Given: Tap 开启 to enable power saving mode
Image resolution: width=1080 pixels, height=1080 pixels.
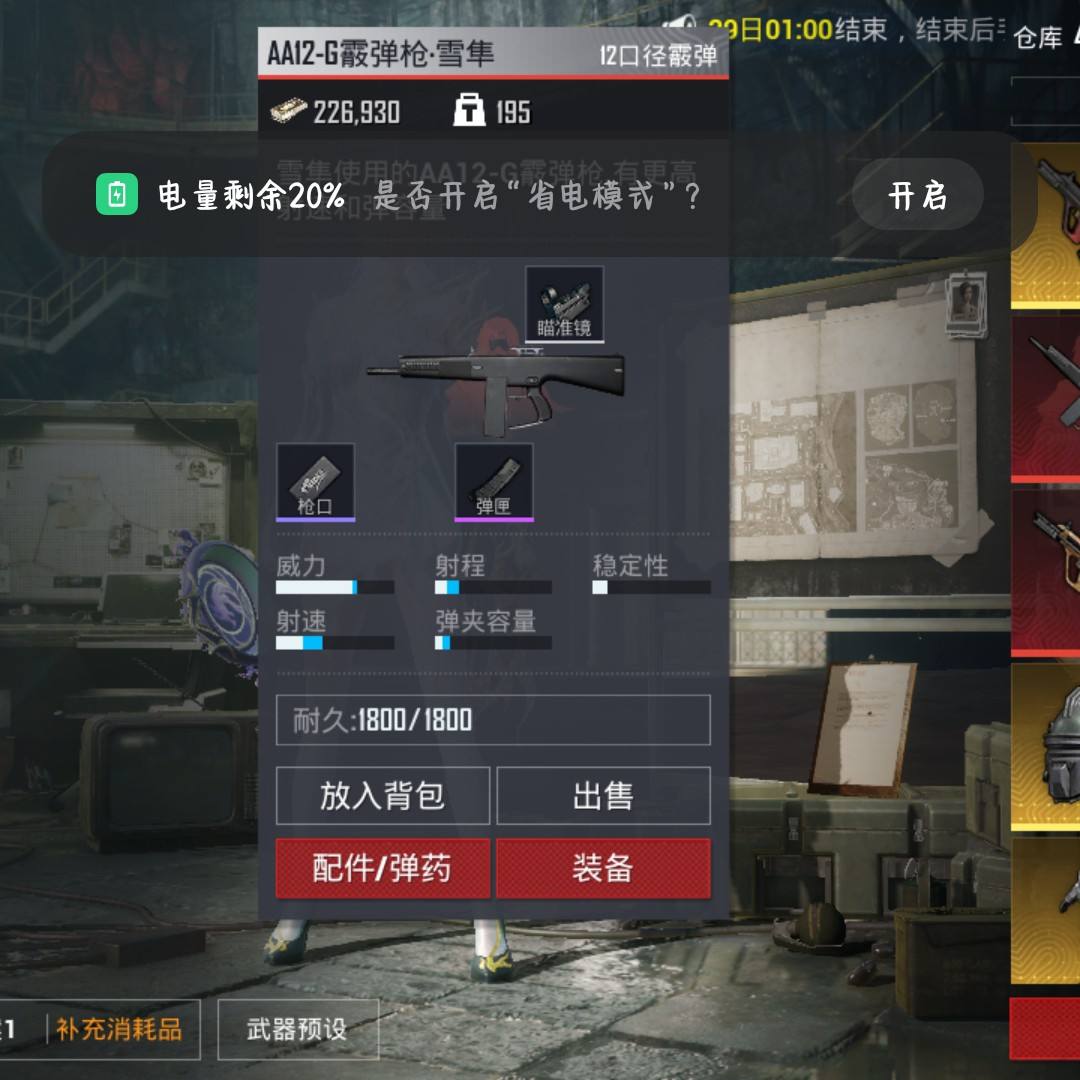Looking at the screenshot, I should [917, 196].
